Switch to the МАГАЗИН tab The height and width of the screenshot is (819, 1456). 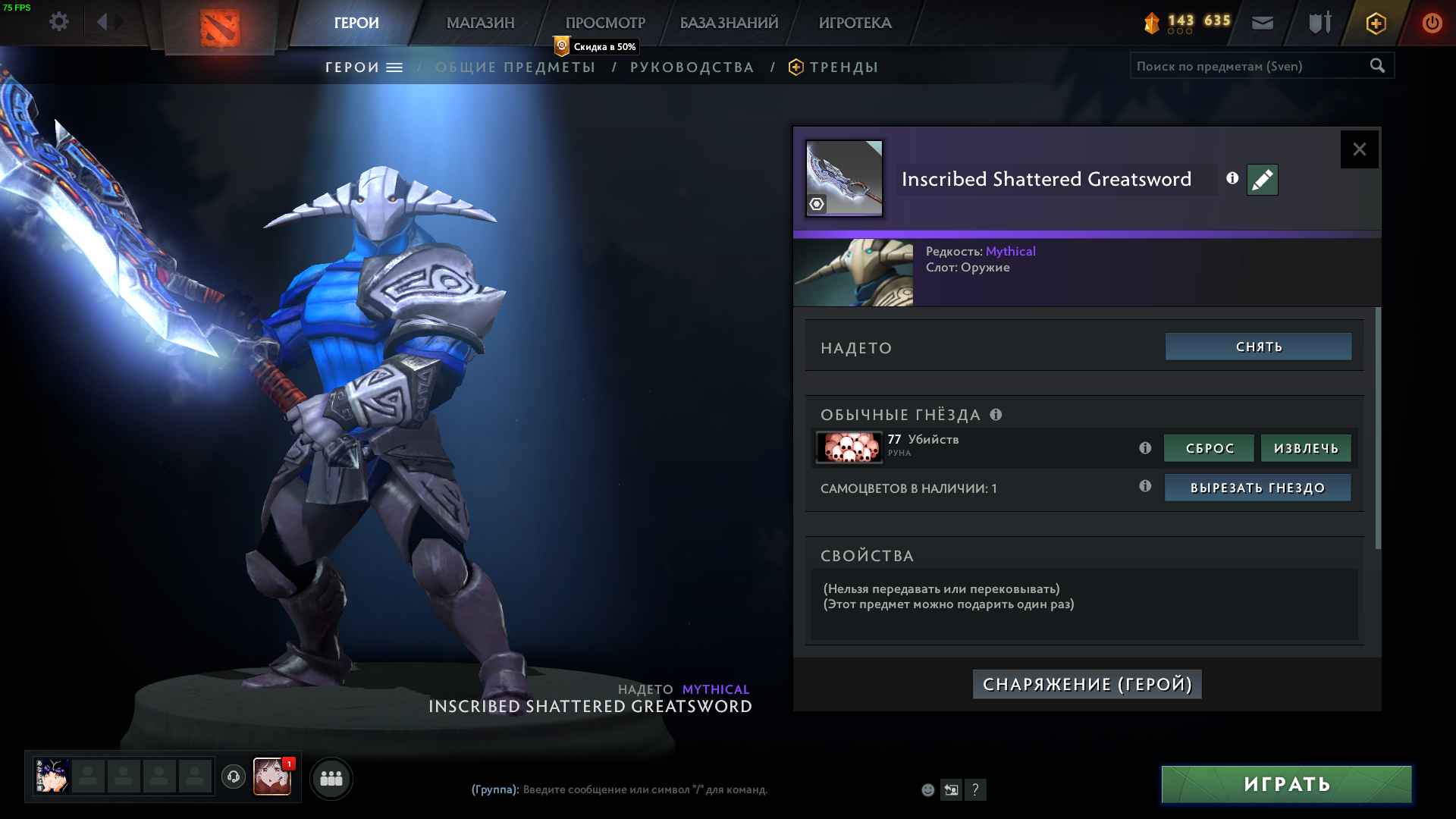click(479, 23)
